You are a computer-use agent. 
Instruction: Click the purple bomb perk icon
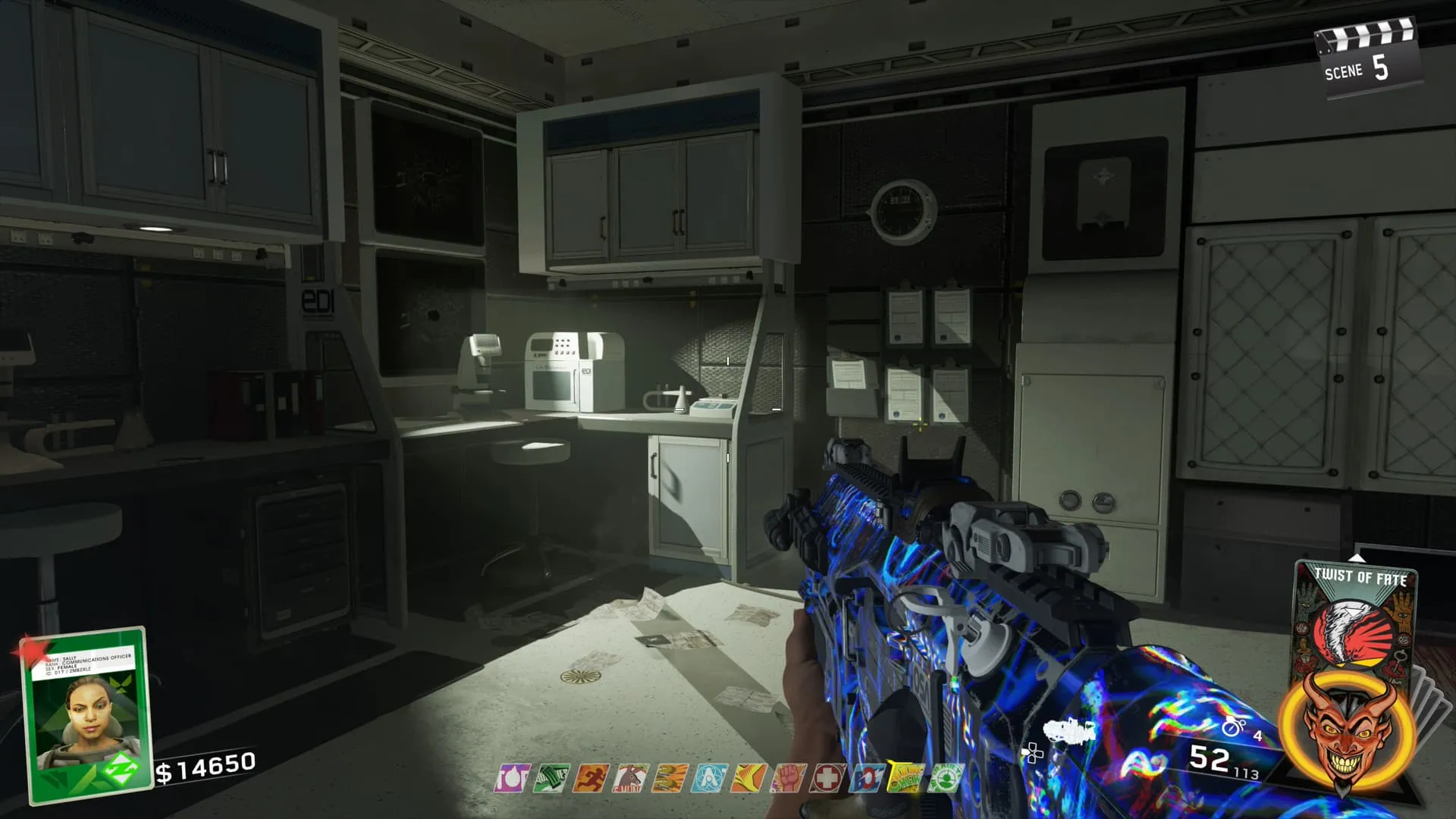(511, 778)
